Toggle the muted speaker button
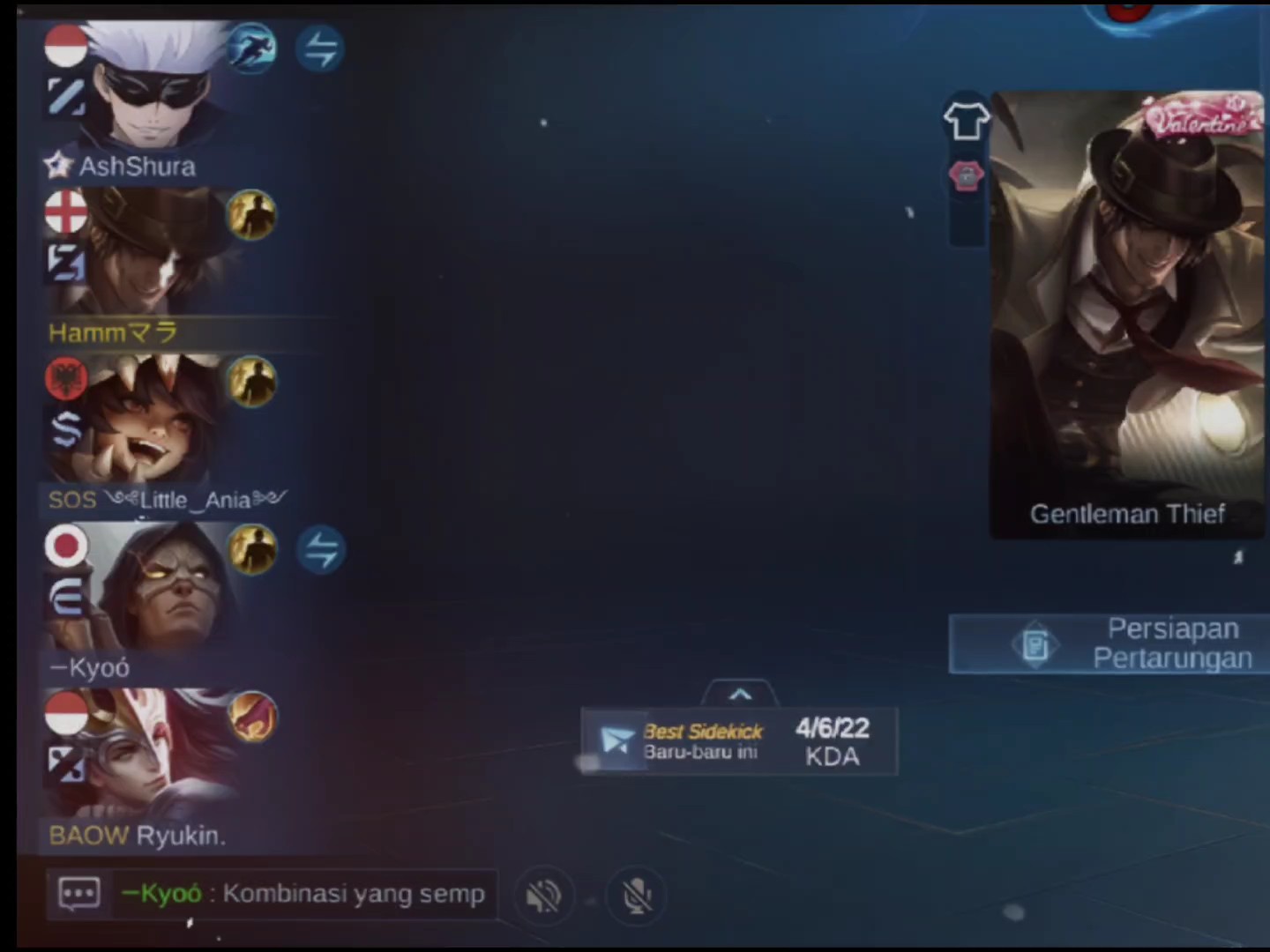 tap(543, 896)
